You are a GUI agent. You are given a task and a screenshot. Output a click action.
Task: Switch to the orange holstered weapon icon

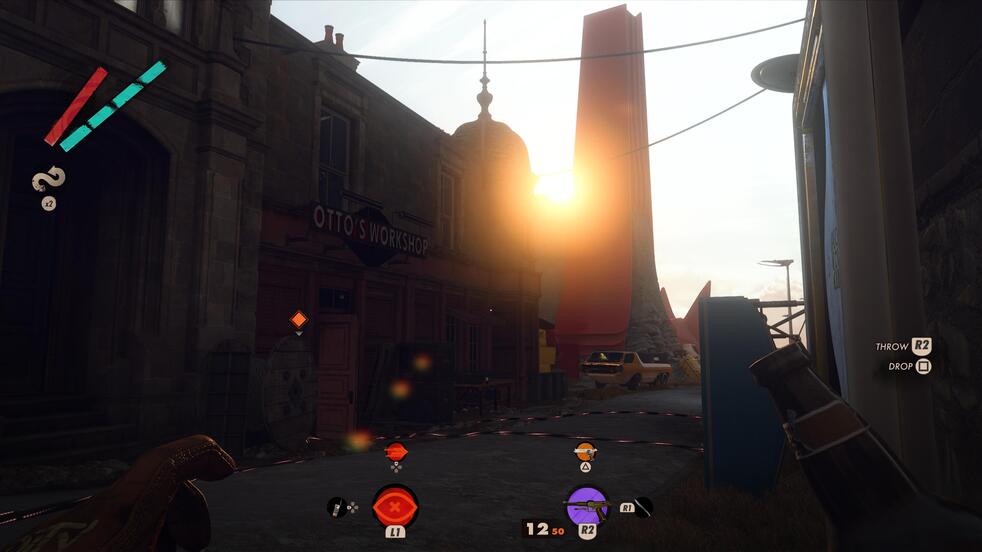585,451
